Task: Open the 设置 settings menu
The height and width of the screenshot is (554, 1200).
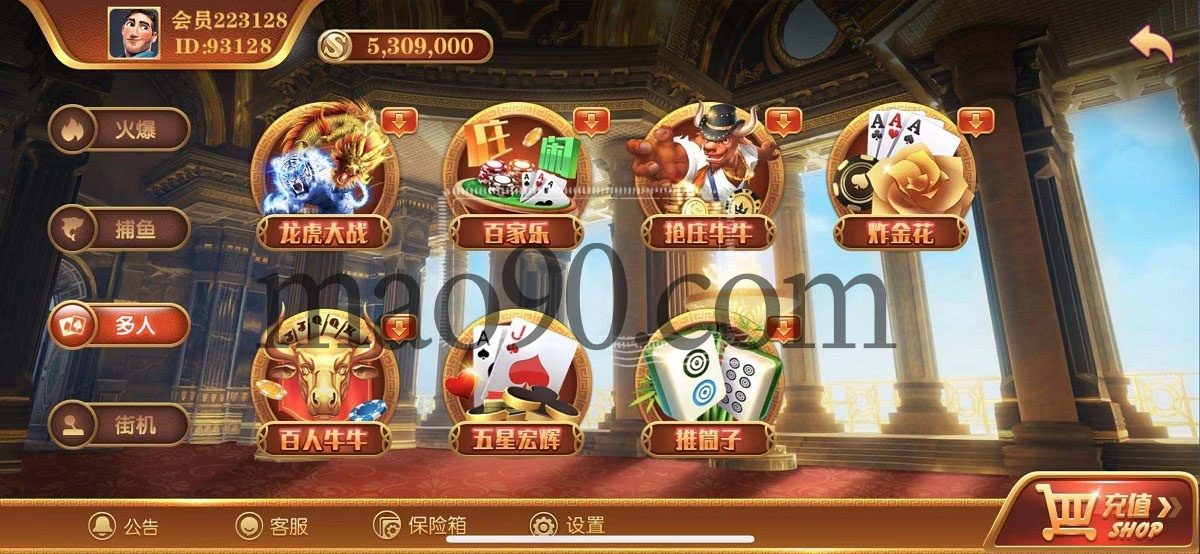Action: coord(568,526)
